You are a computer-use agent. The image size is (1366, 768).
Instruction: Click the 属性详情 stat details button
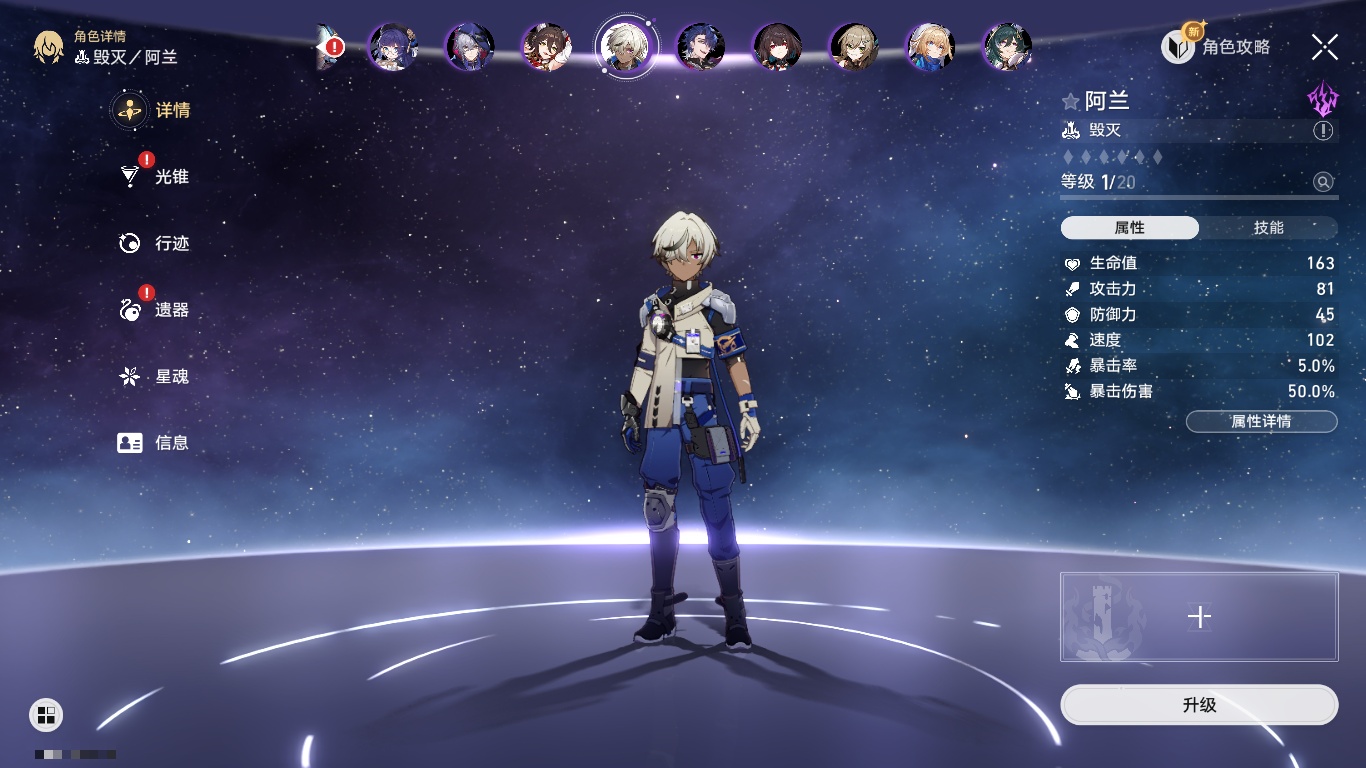[1261, 421]
